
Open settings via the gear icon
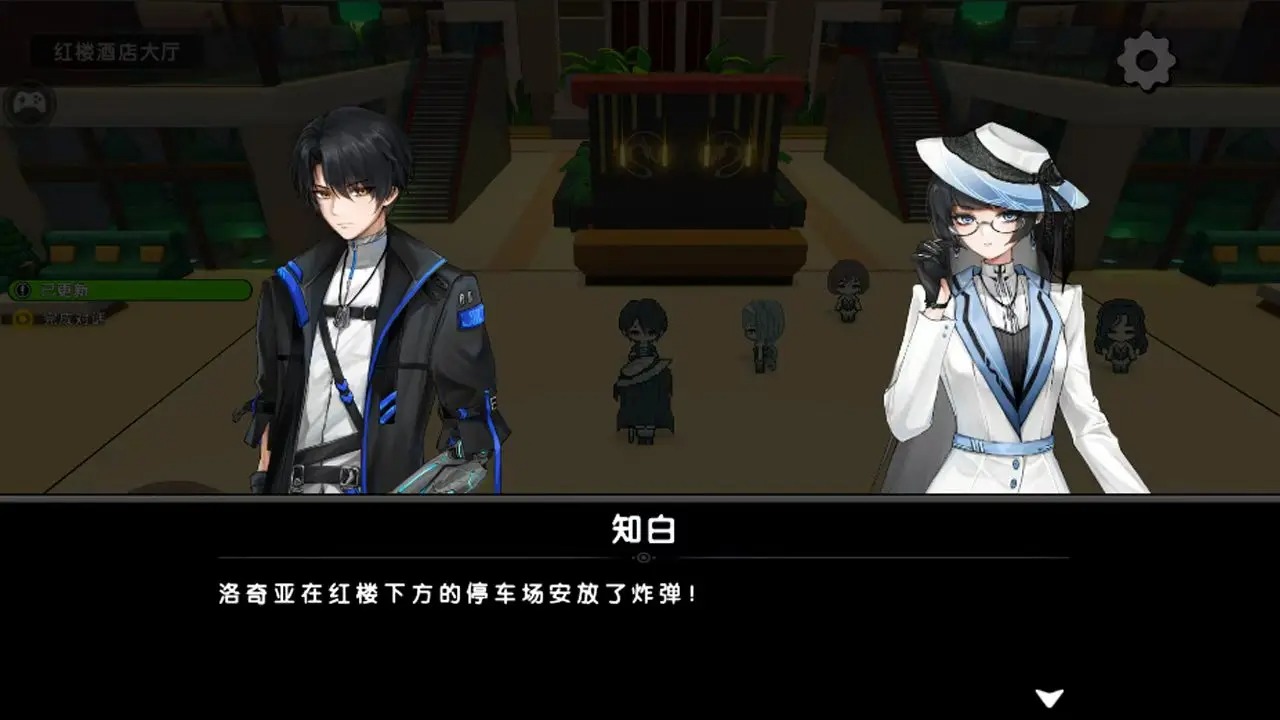tap(1146, 59)
